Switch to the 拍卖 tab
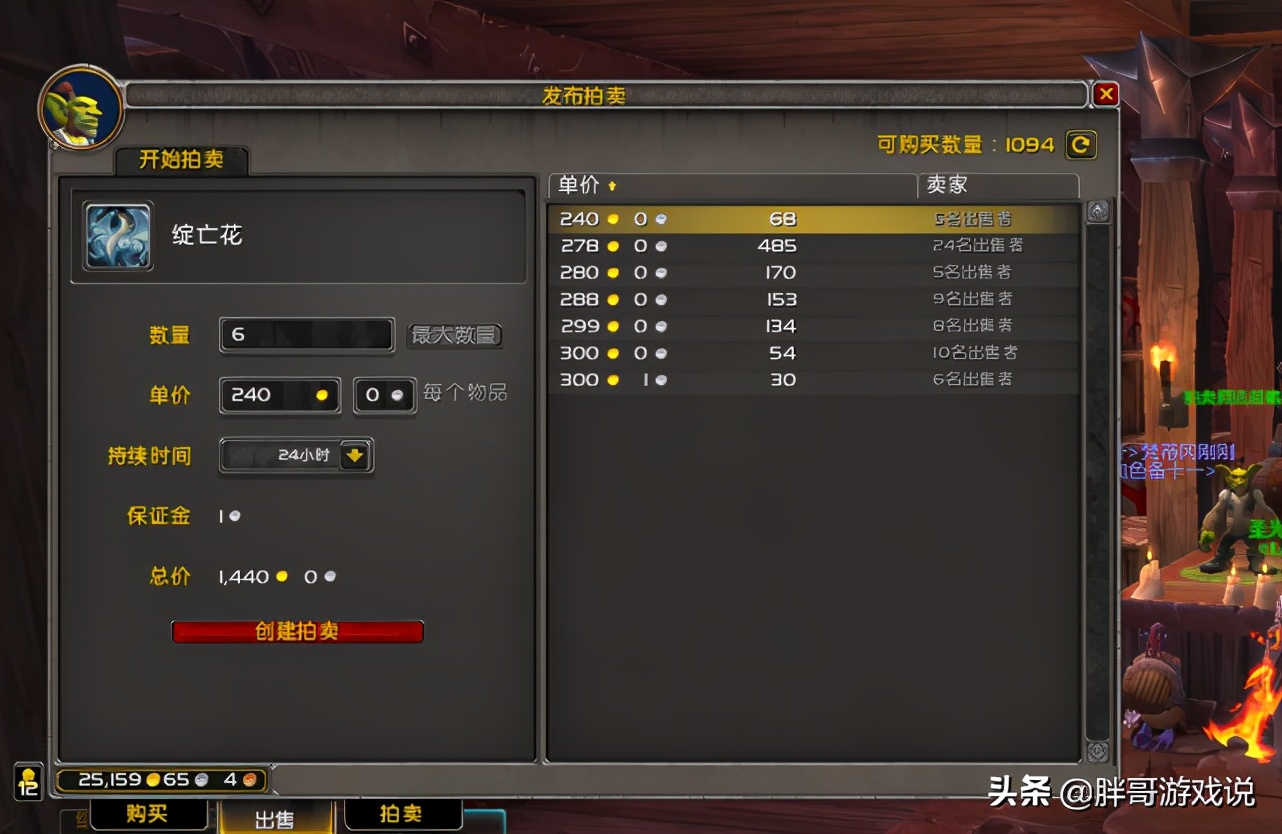This screenshot has height=834, width=1282. 403,814
